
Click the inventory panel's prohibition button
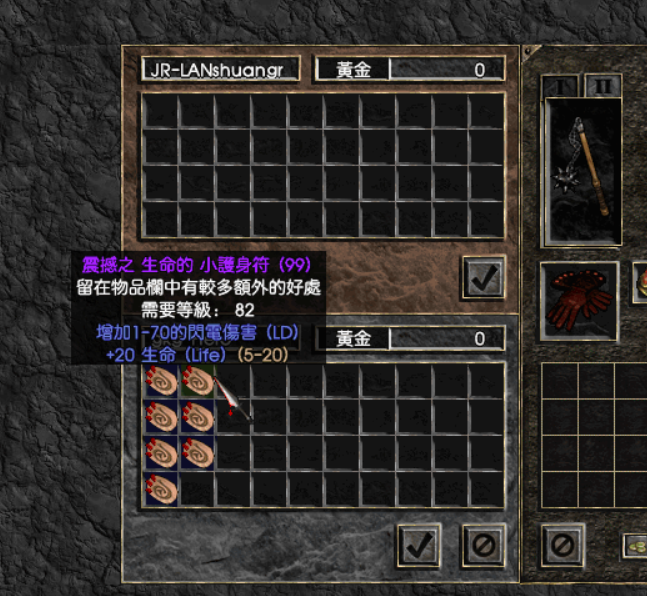562,544
